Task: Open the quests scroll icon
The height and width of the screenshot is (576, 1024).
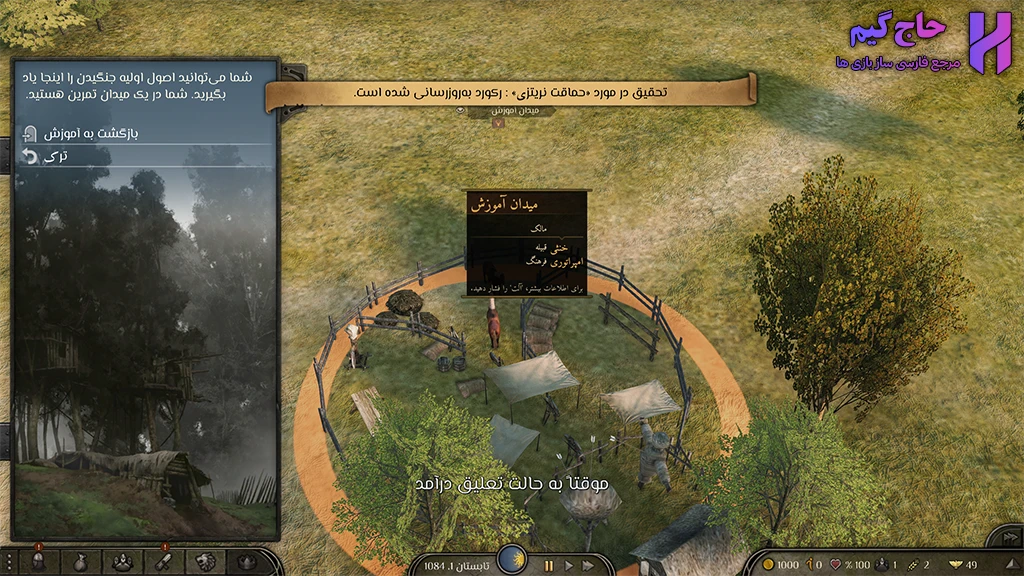Action: coord(164,562)
